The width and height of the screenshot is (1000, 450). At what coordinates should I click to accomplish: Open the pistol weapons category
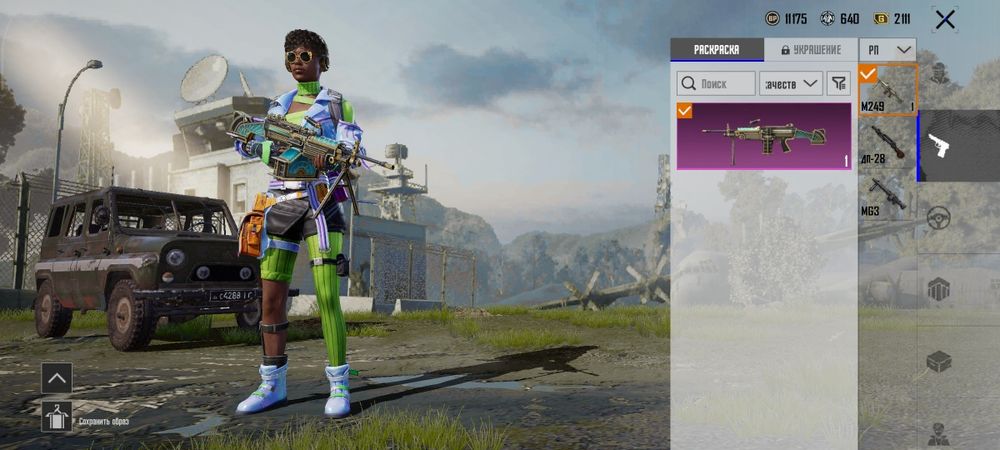938,146
